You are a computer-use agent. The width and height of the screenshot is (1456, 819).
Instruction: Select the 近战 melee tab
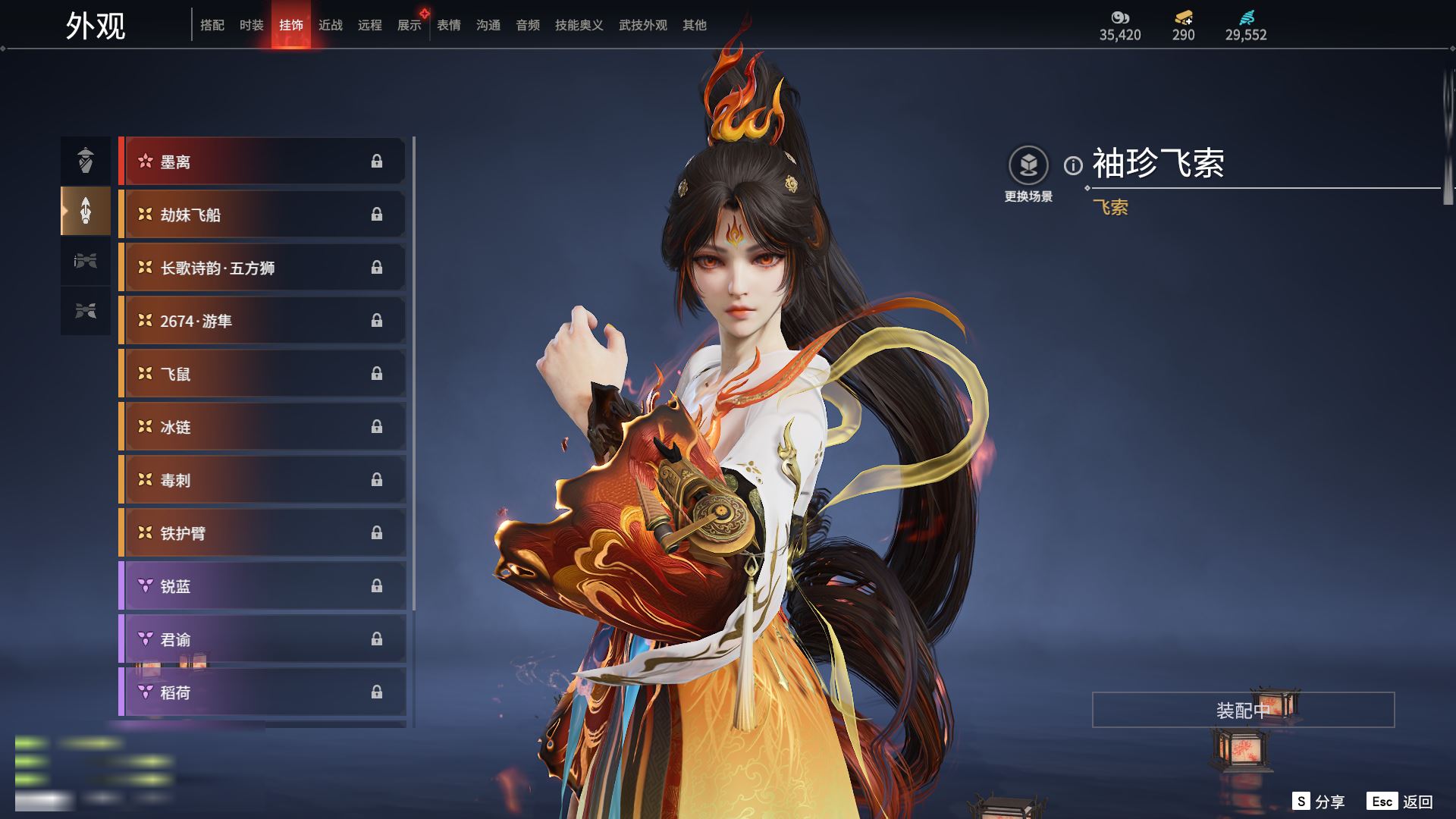pos(331,25)
